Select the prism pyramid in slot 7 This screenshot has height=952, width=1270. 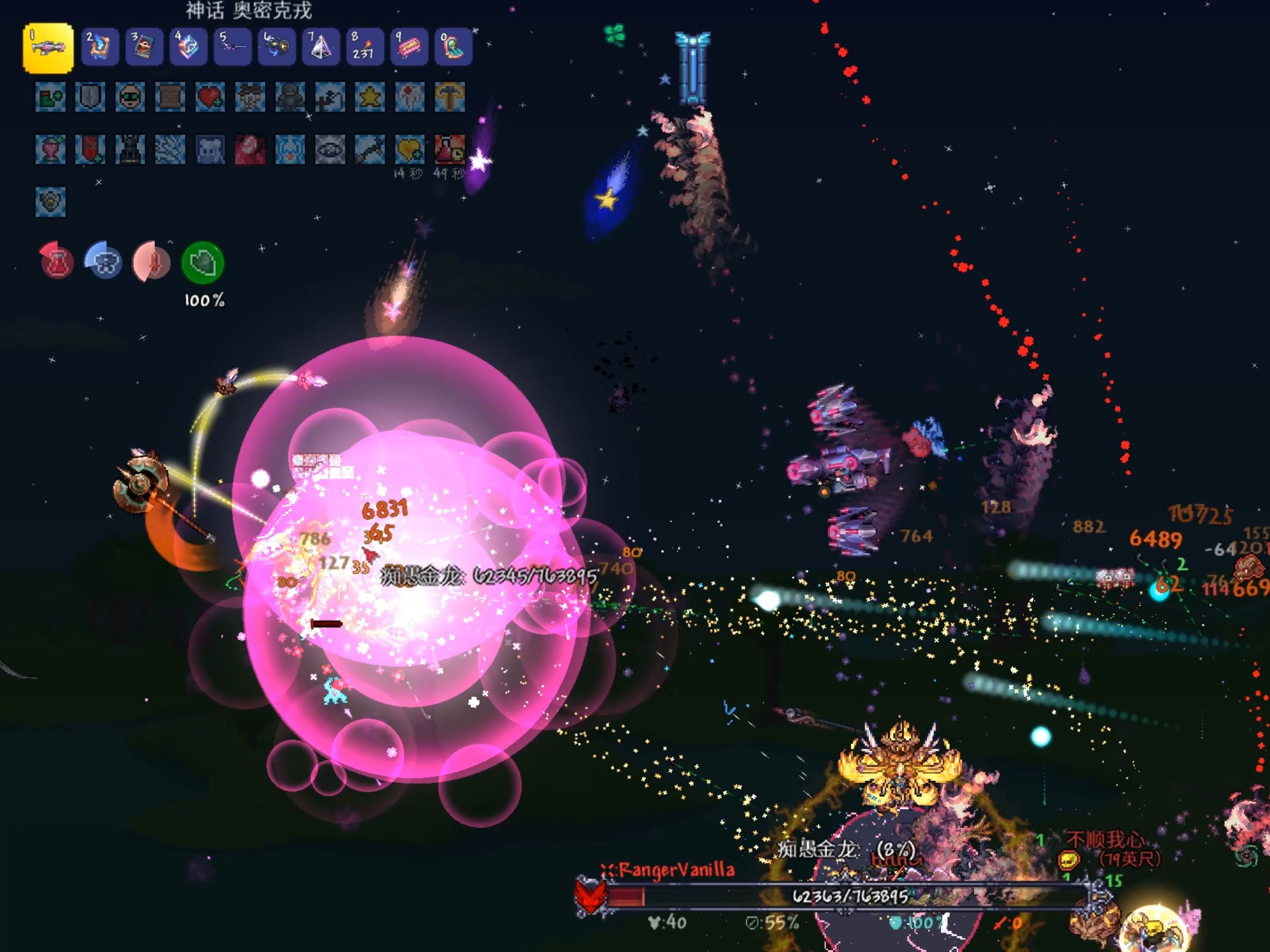coord(320,46)
